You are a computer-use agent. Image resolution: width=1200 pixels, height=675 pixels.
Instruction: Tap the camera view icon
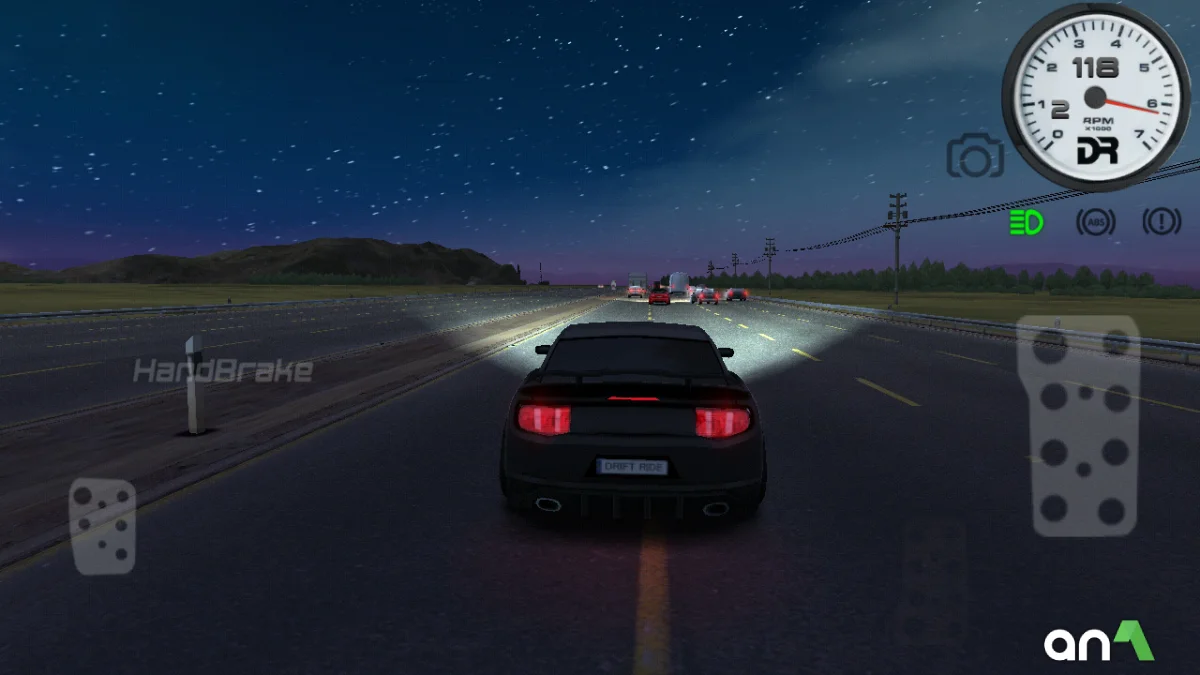[975, 156]
